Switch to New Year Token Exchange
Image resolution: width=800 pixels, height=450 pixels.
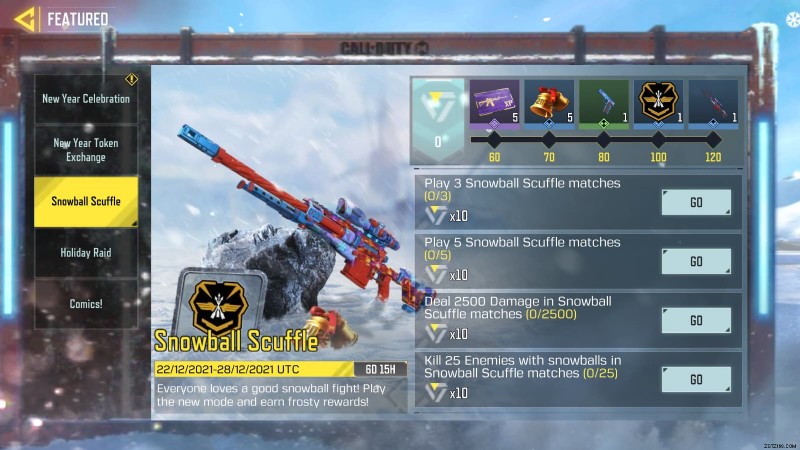coord(85,149)
